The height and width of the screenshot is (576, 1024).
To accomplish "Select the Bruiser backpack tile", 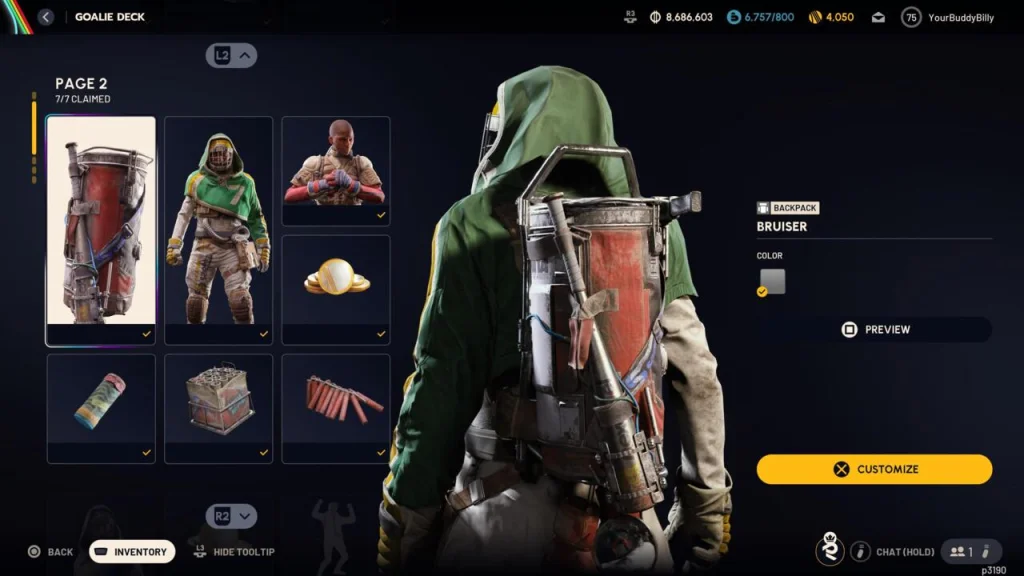I will pyautogui.click(x=101, y=230).
